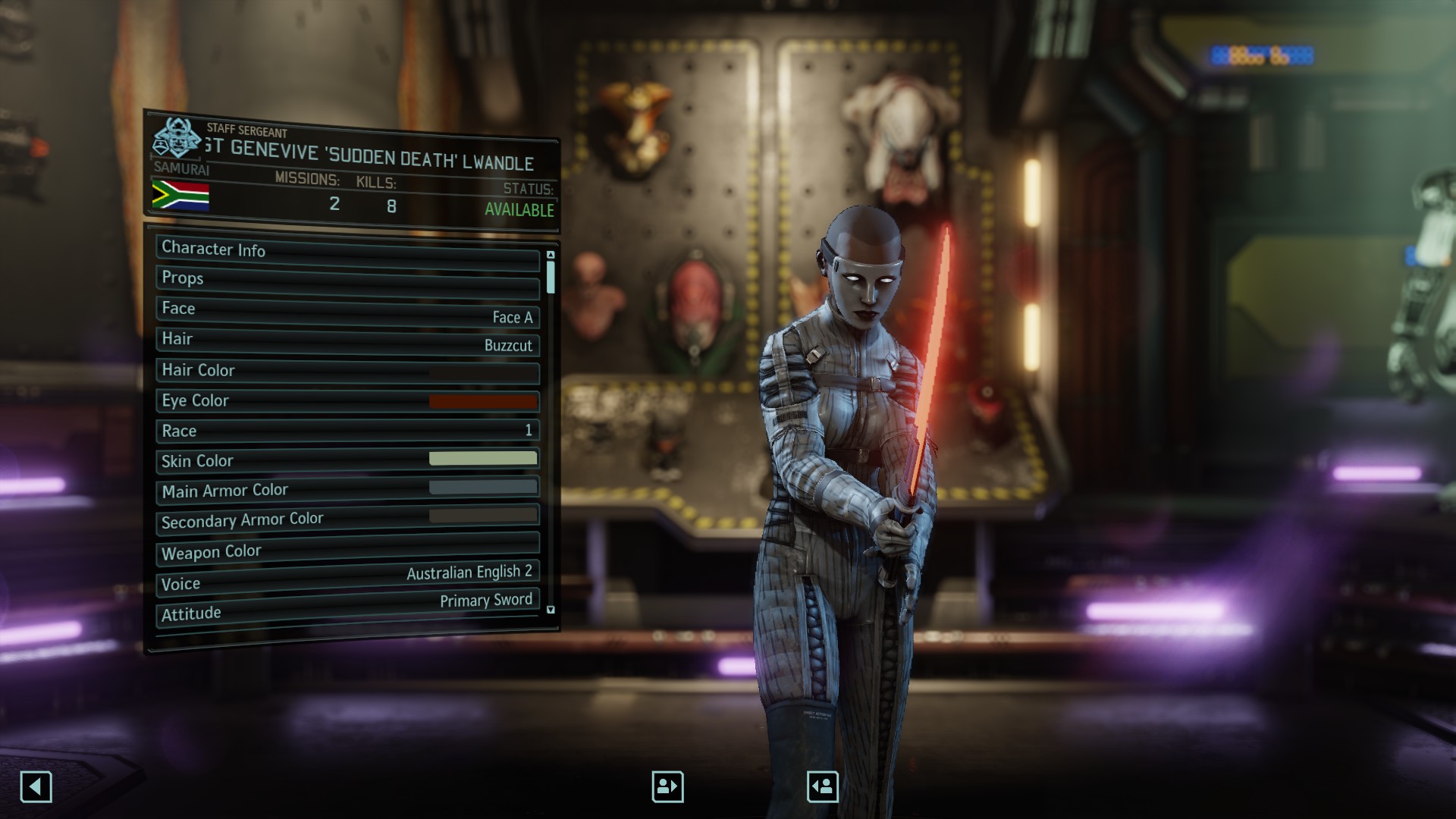Click the scroll-up arrow of the list
1456x819 pixels.
coord(551,255)
